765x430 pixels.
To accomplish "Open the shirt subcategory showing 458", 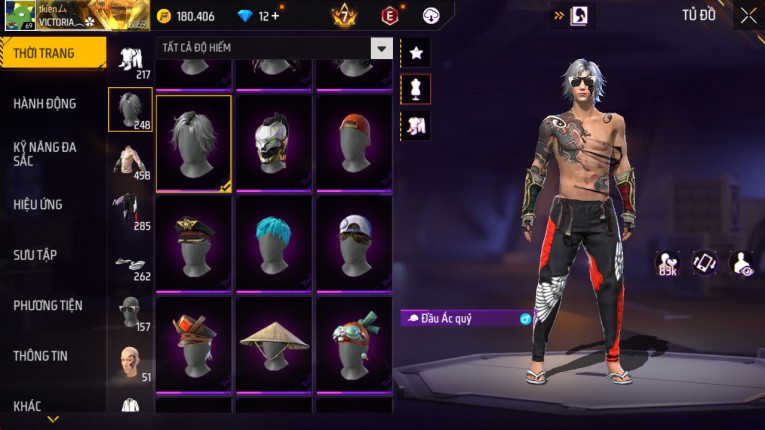I will 130,162.
